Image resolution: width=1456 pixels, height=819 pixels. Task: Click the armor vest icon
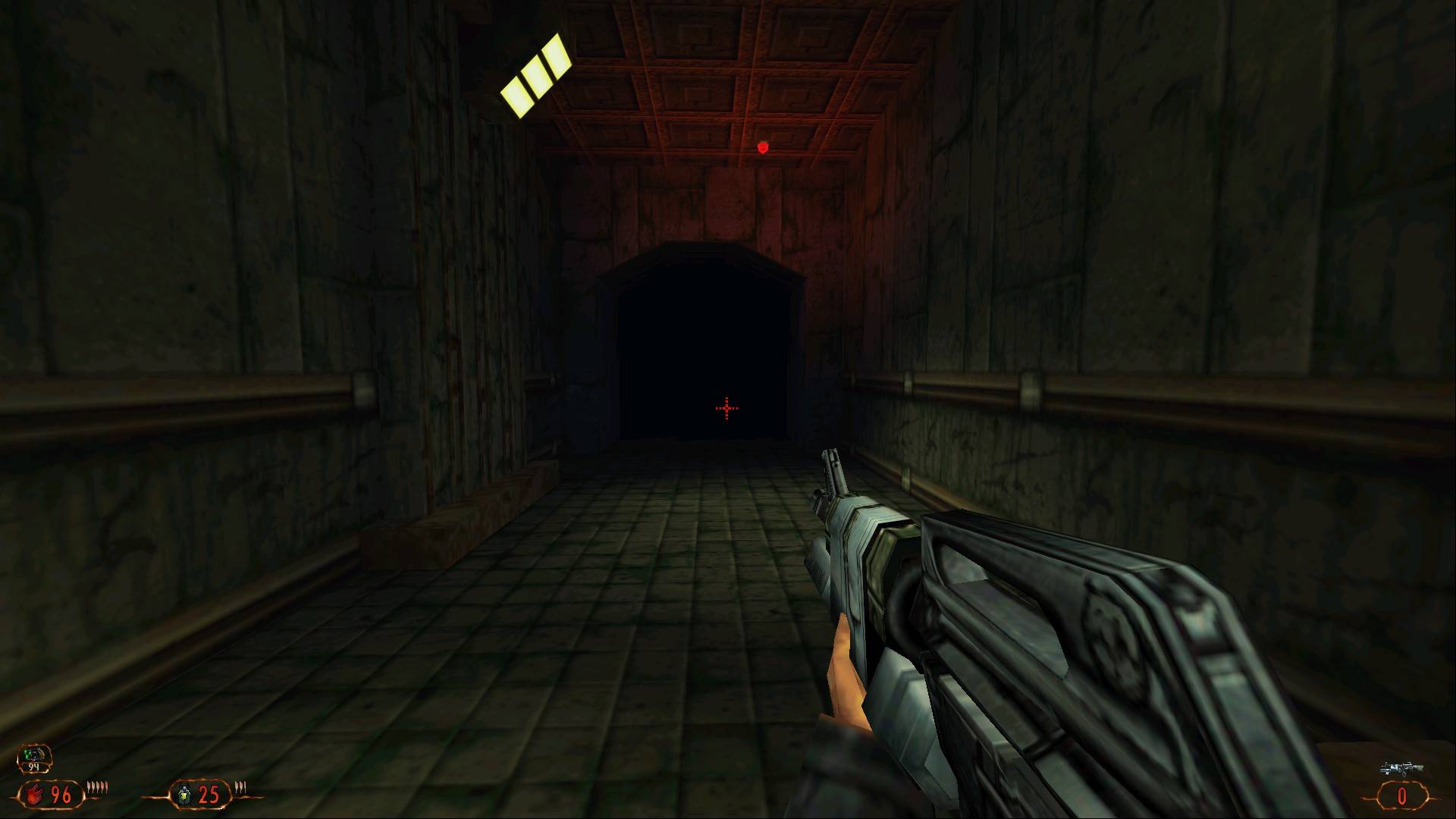pos(182,795)
